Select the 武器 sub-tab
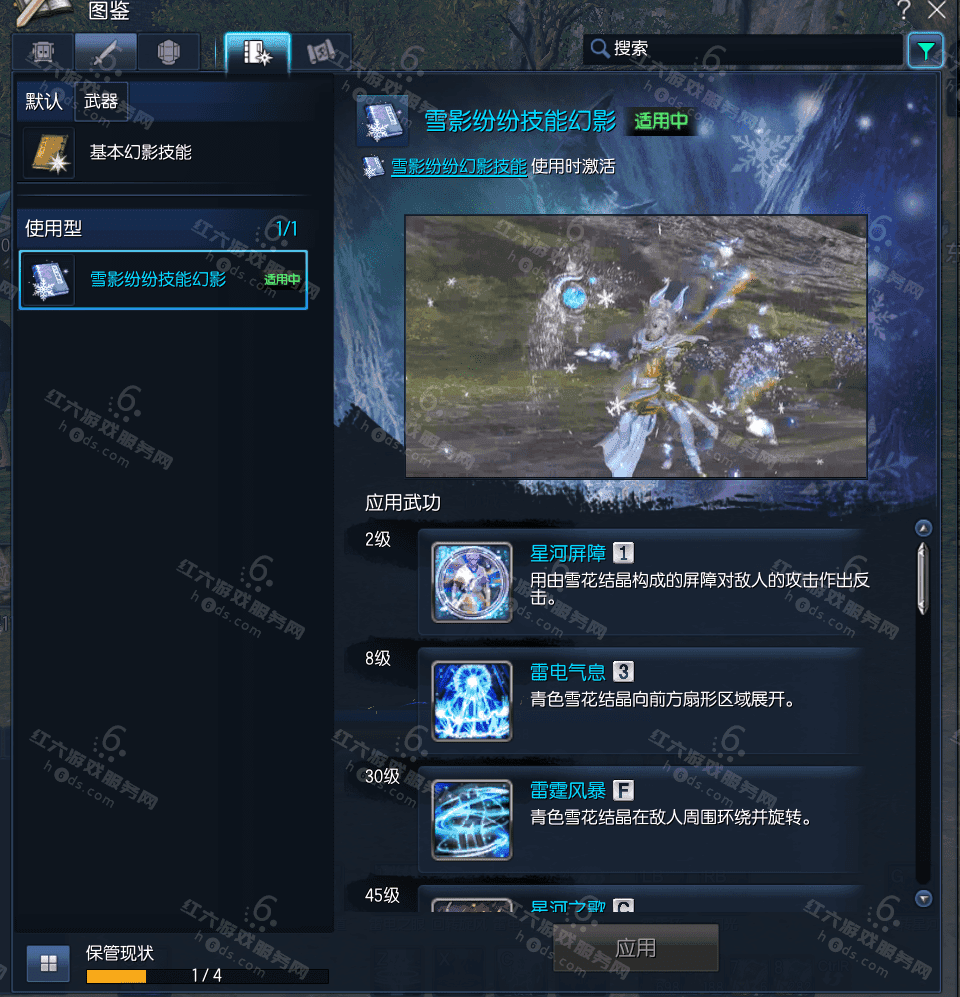Screen dimensions: 960x997 tap(101, 102)
